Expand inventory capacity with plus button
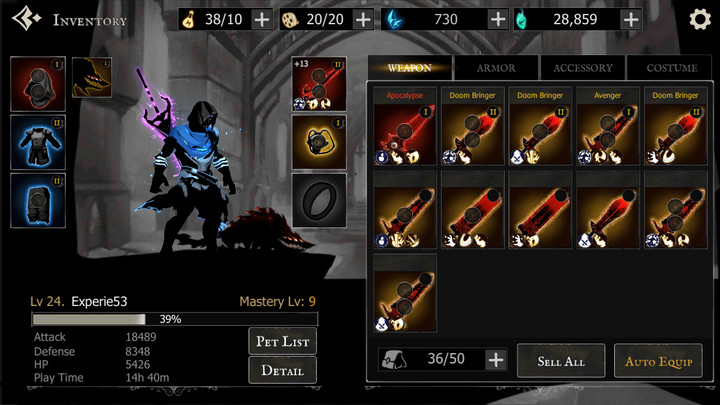720x405 pixels. (x=495, y=360)
